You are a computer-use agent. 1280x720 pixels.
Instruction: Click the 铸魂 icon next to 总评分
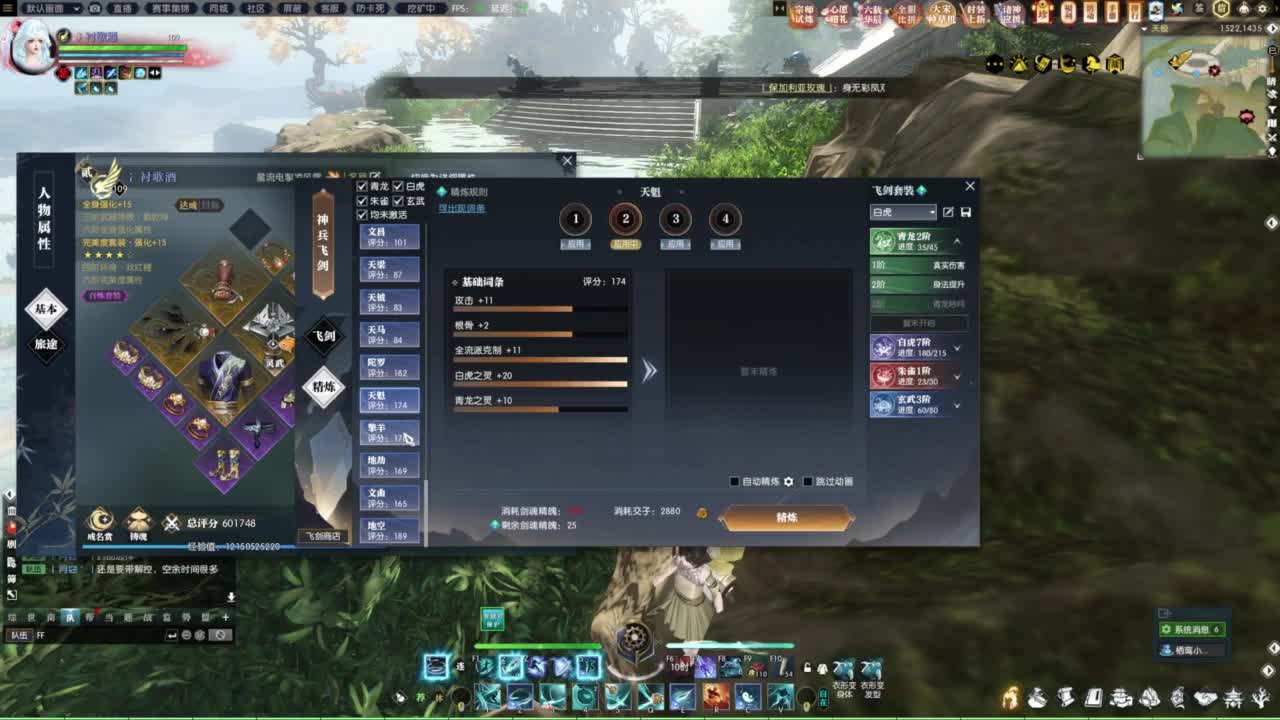tap(138, 521)
